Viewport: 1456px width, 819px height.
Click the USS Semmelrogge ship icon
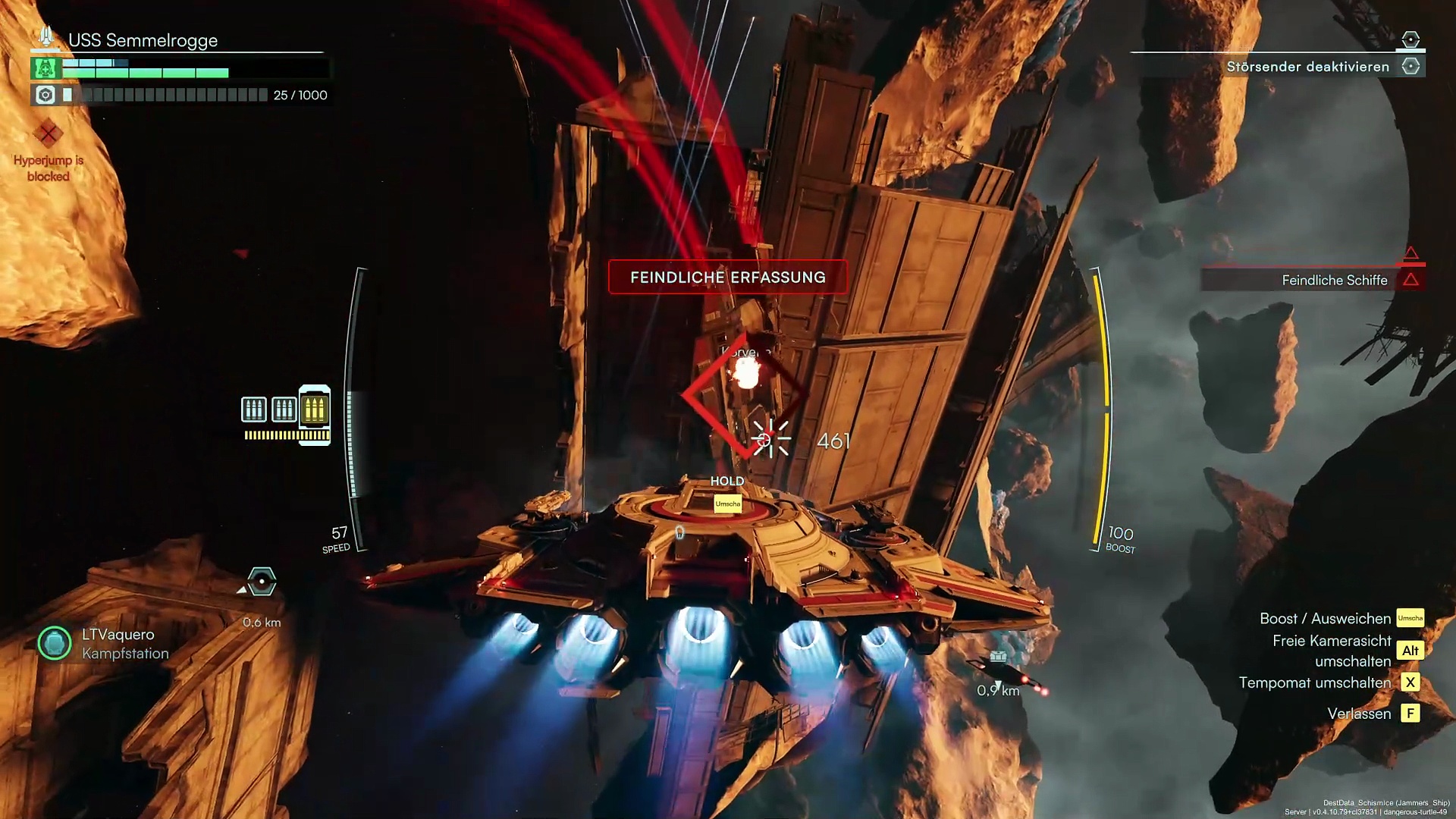tap(45, 36)
